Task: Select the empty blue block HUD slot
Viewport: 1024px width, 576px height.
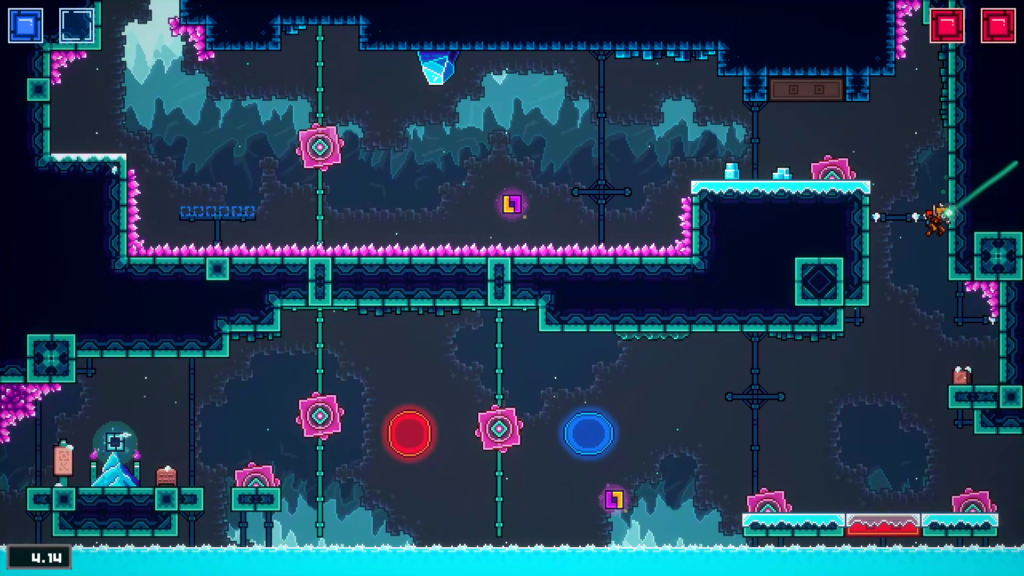Action: [x=77, y=26]
